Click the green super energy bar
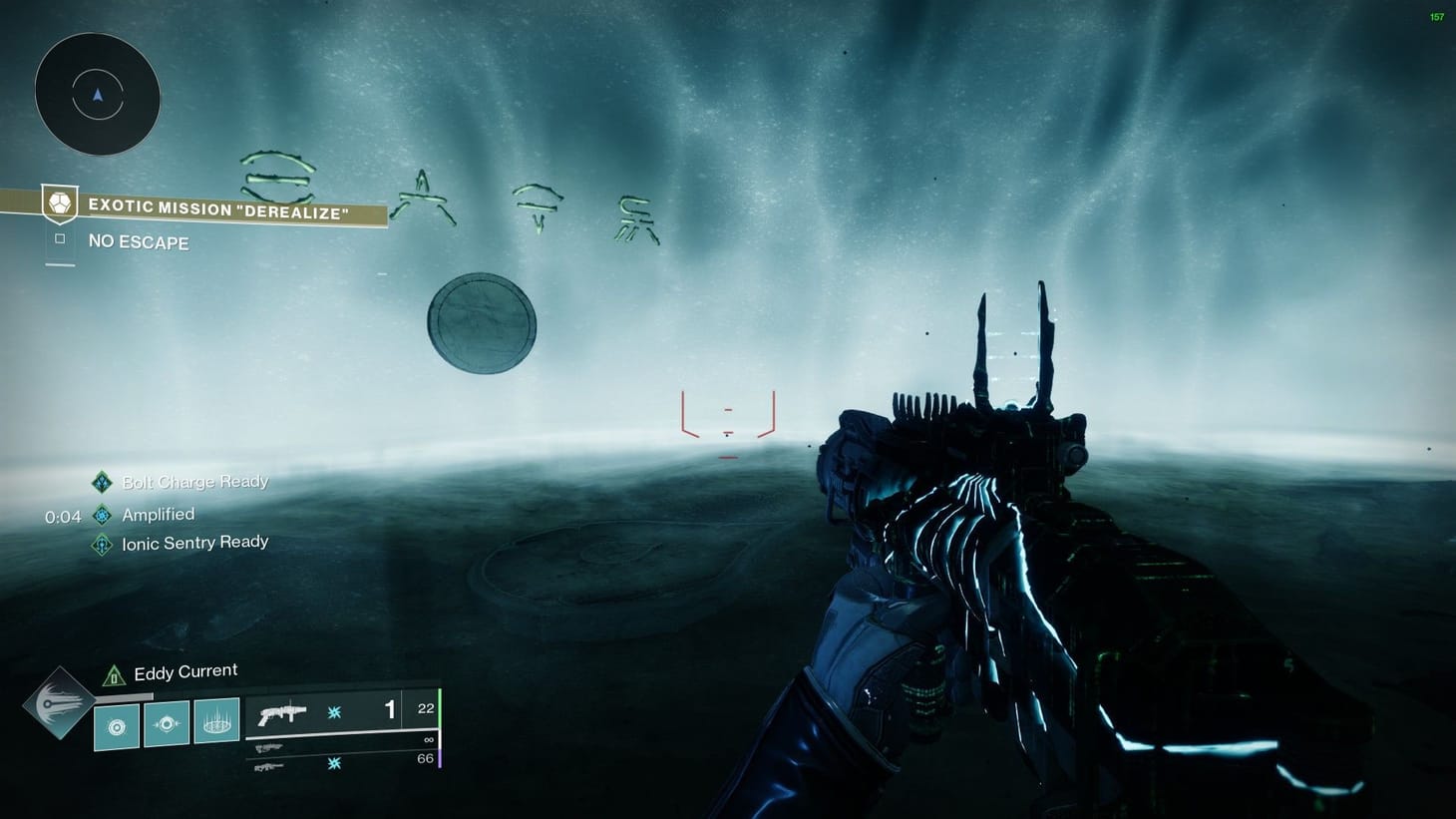Viewport: 1456px width, 819px height. [440, 710]
